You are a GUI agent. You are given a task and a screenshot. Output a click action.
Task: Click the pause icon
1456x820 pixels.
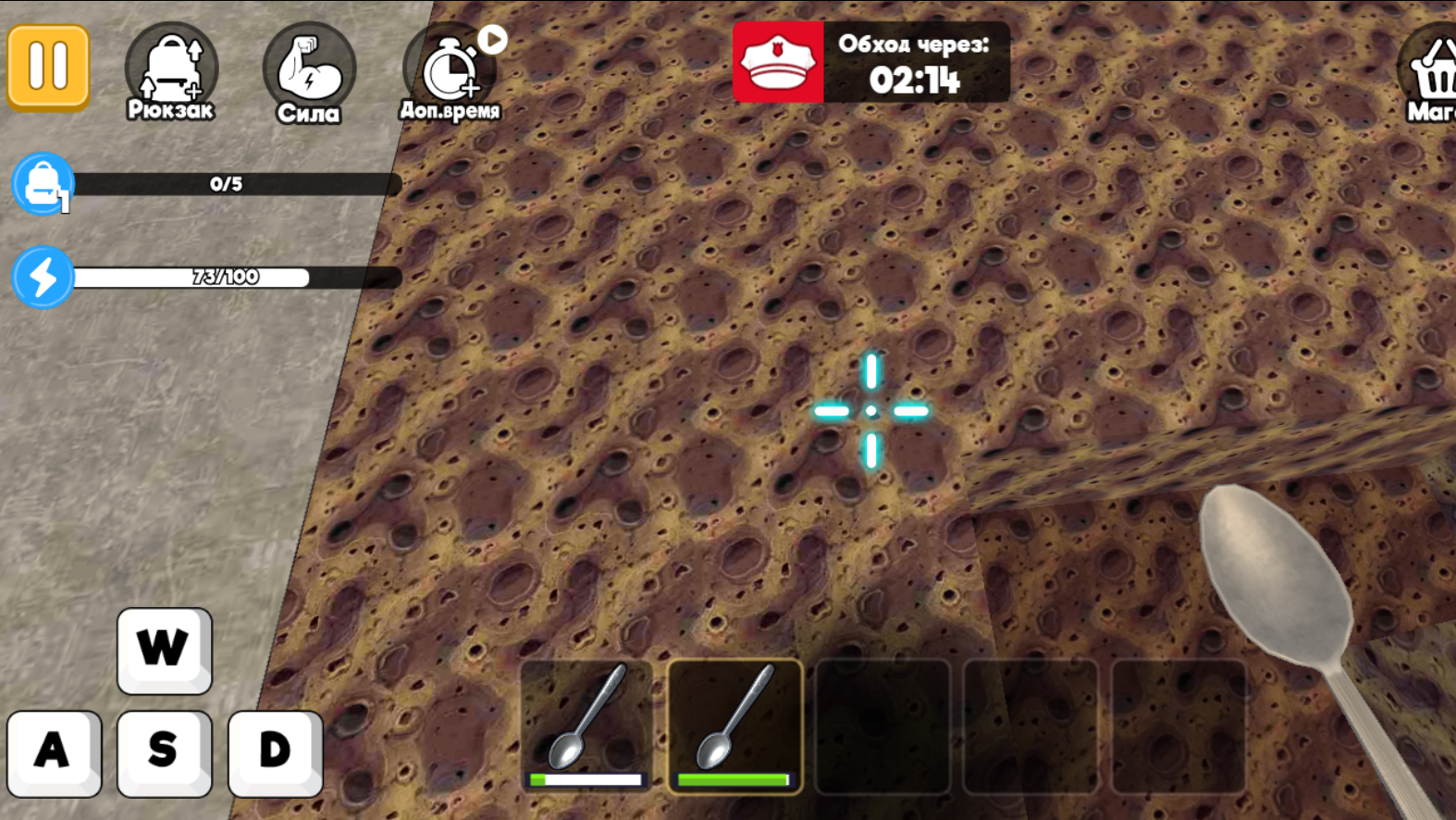pyautogui.click(x=48, y=68)
